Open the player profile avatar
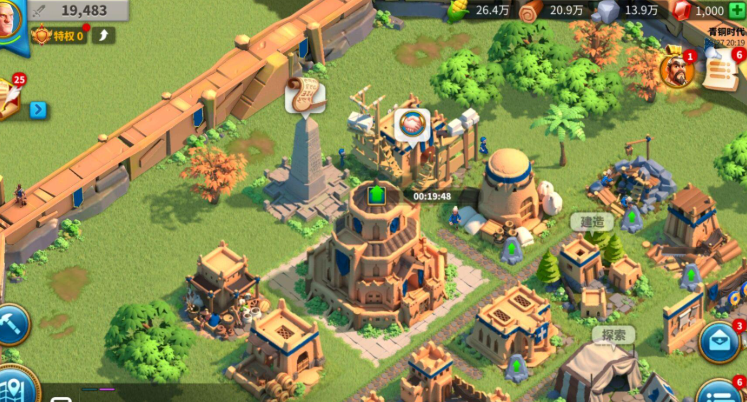 [x=10, y=20]
